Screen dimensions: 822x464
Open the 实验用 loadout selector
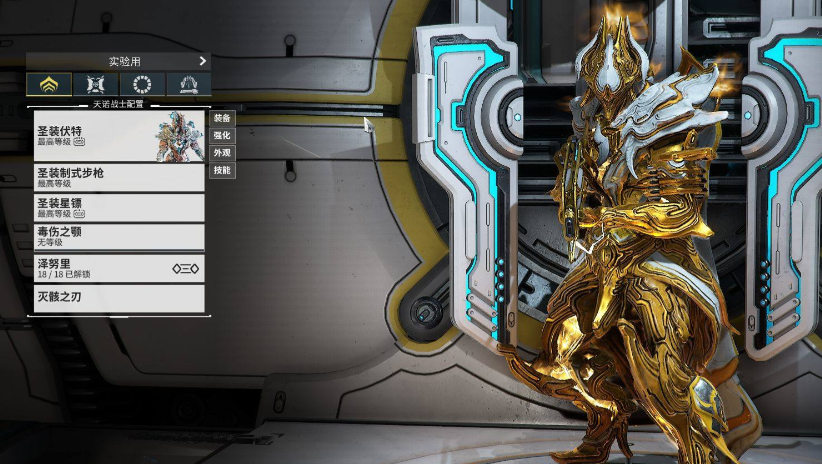click(118, 61)
